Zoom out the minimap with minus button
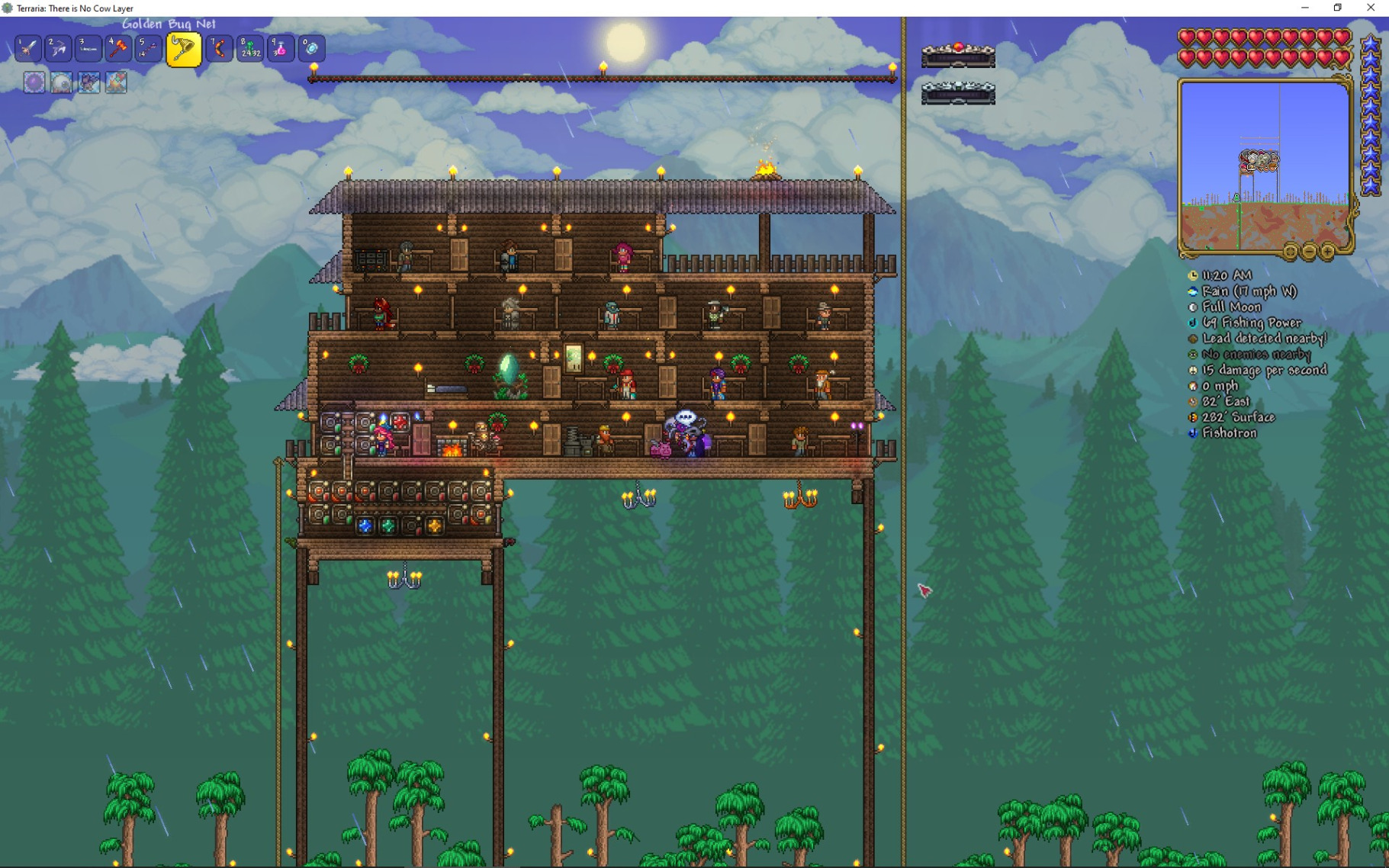1389x868 pixels. tap(1309, 251)
